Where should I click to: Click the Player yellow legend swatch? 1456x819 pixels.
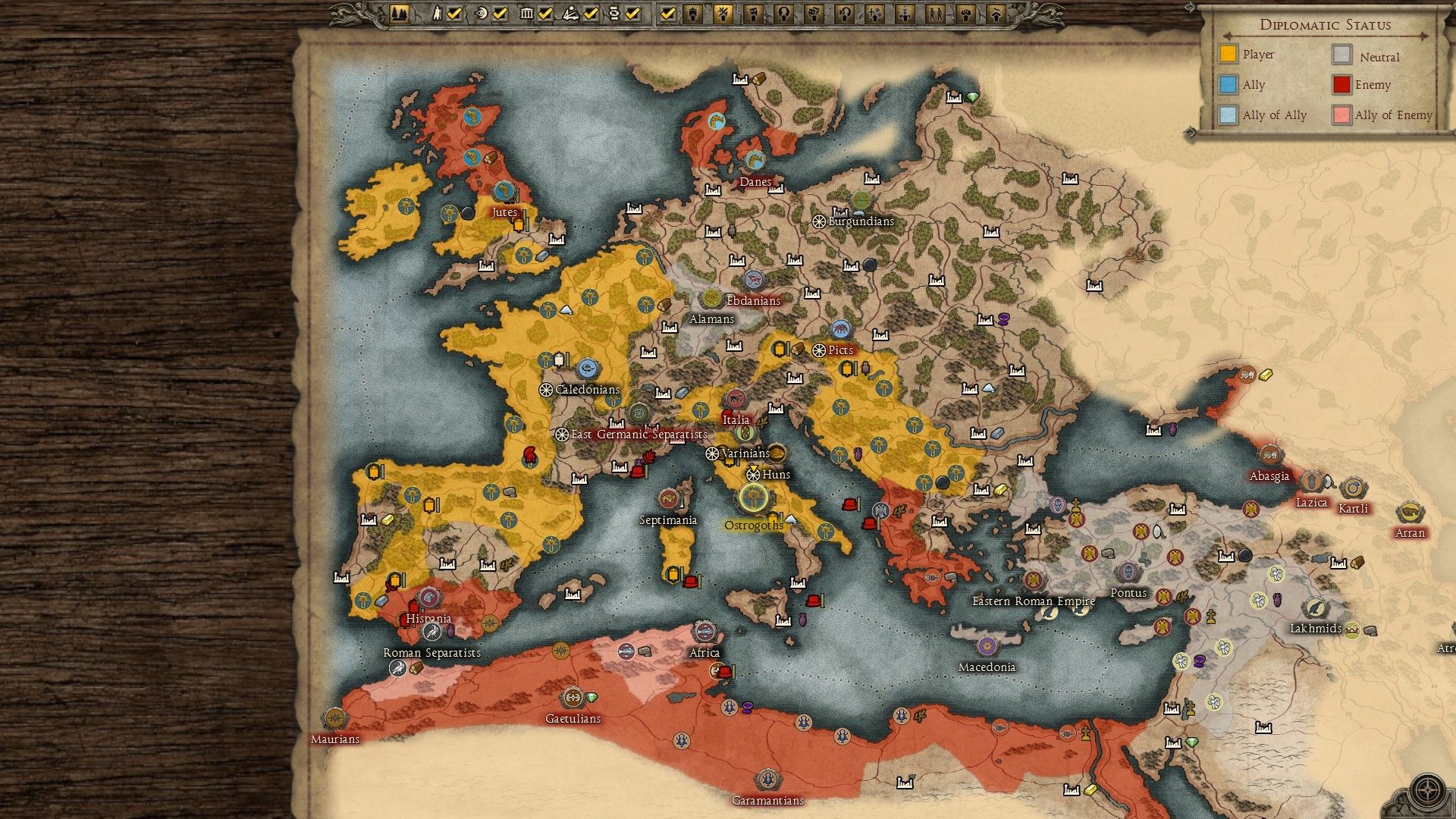[1228, 55]
